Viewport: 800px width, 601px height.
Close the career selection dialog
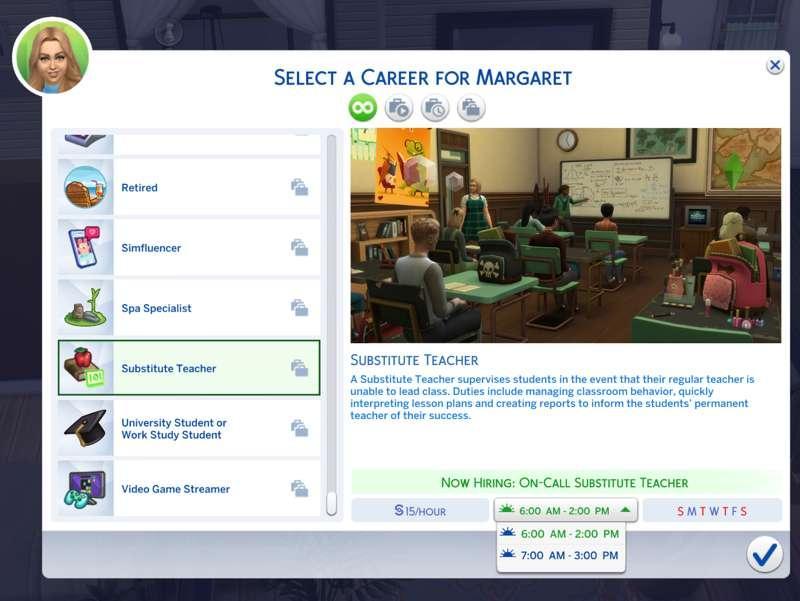(x=775, y=66)
